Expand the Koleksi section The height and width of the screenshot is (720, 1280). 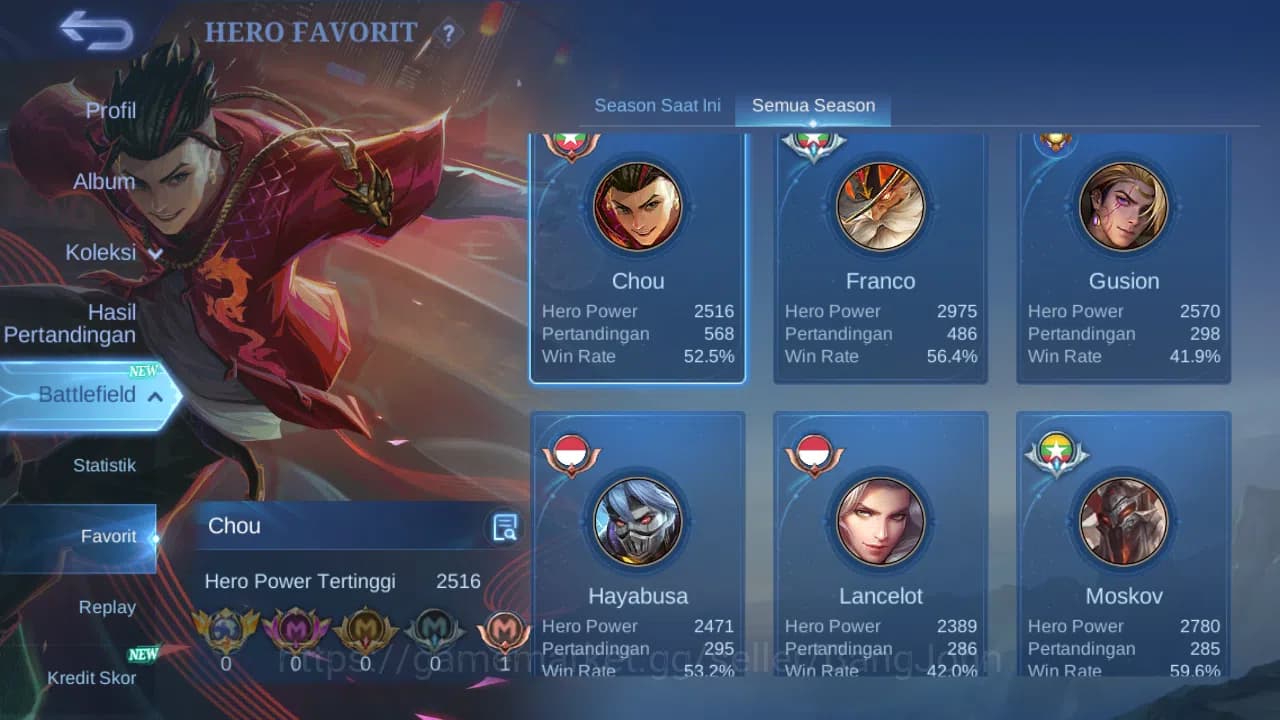pos(110,253)
